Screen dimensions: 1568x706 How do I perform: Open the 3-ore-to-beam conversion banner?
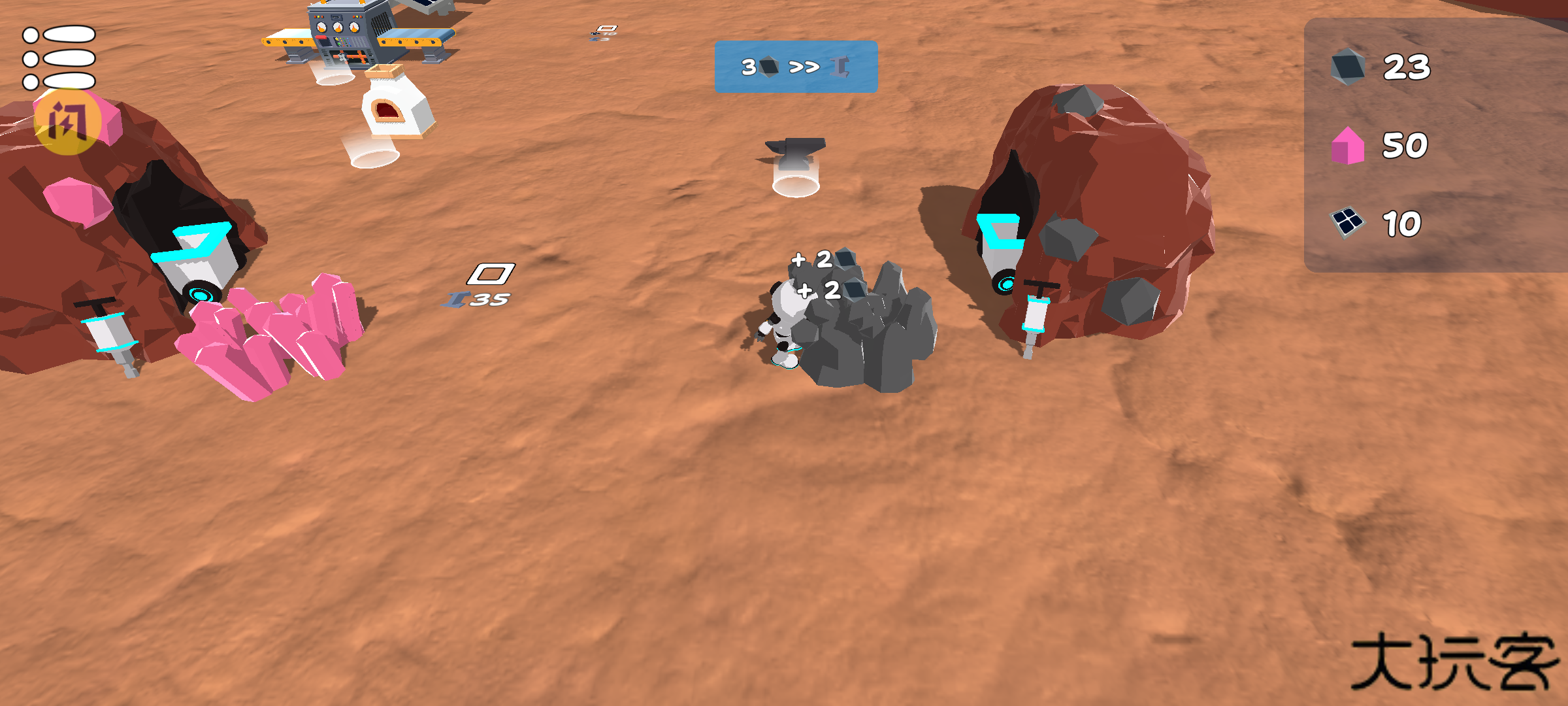click(x=794, y=65)
